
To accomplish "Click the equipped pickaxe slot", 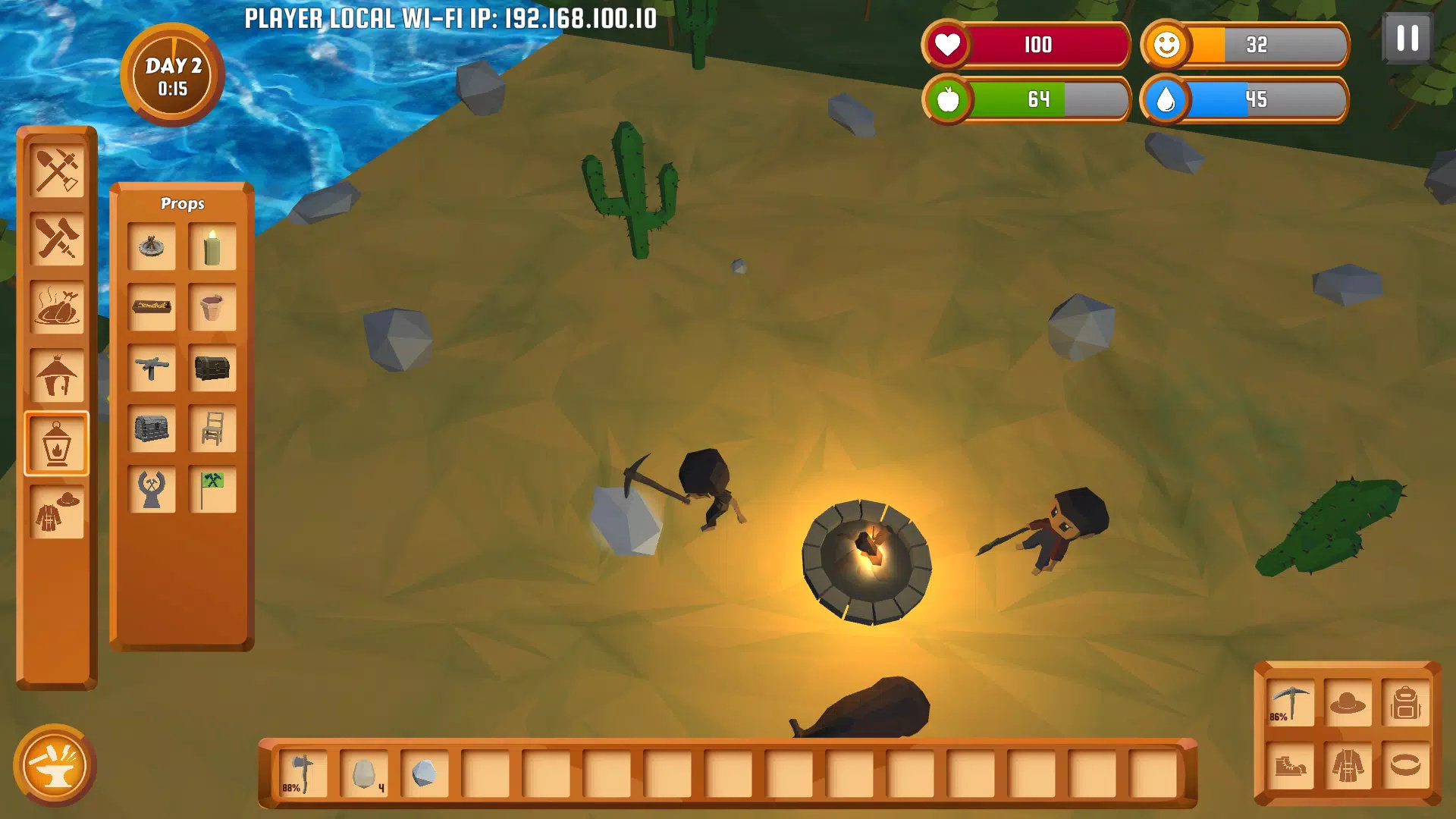I will (x=1290, y=704).
